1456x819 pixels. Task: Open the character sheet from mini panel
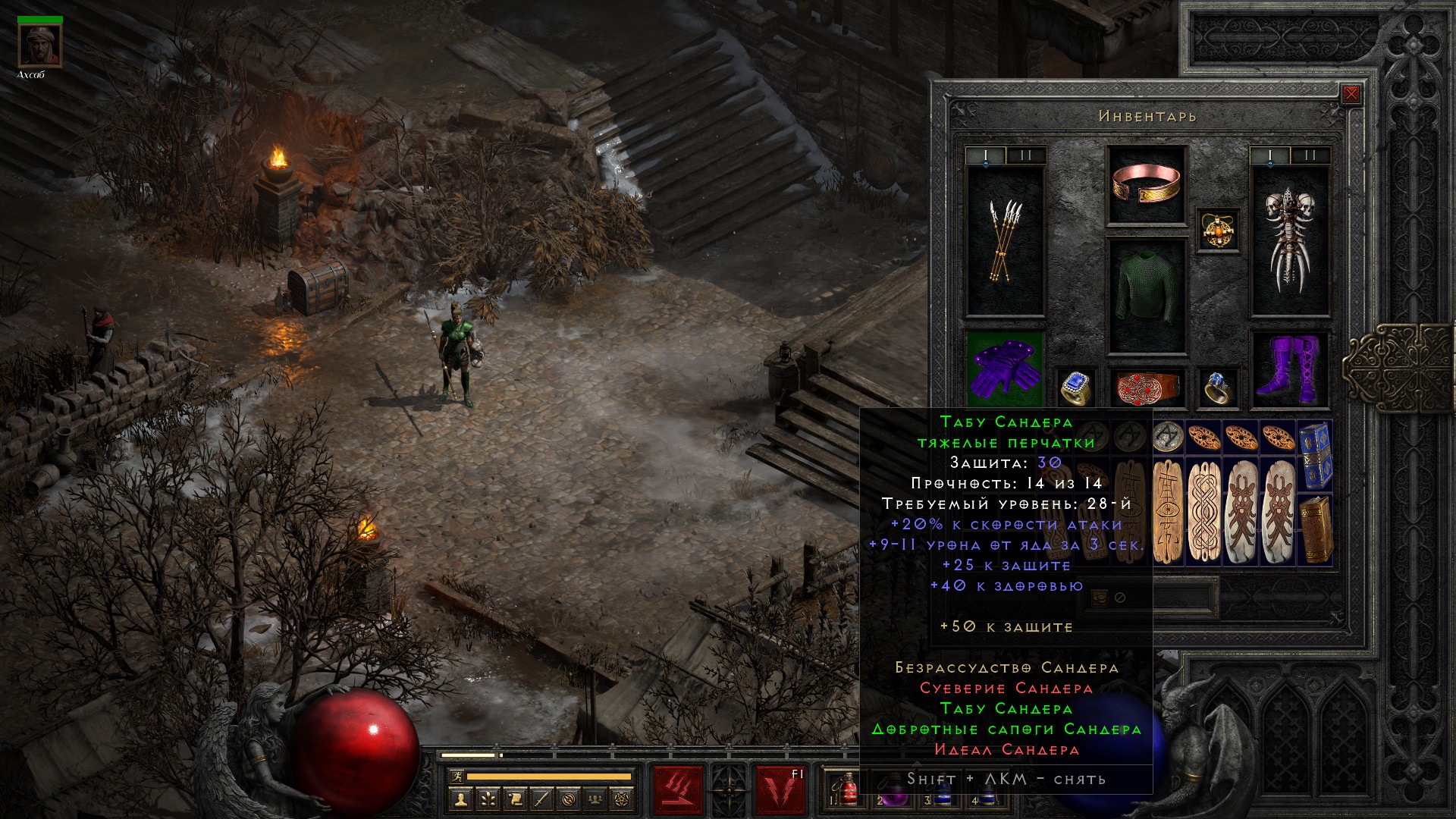tap(460, 799)
